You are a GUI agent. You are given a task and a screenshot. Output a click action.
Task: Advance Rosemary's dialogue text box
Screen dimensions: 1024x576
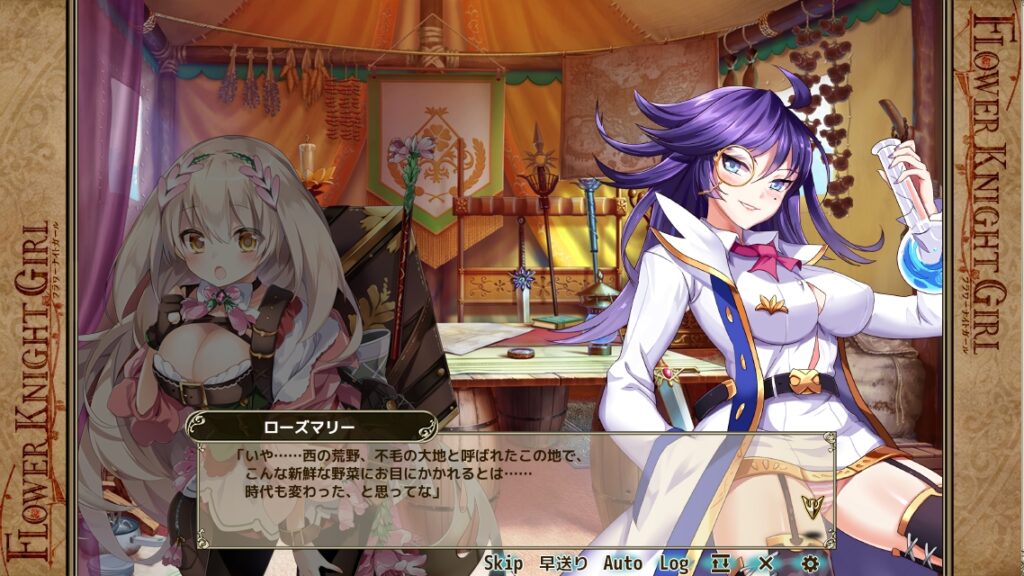516,476
